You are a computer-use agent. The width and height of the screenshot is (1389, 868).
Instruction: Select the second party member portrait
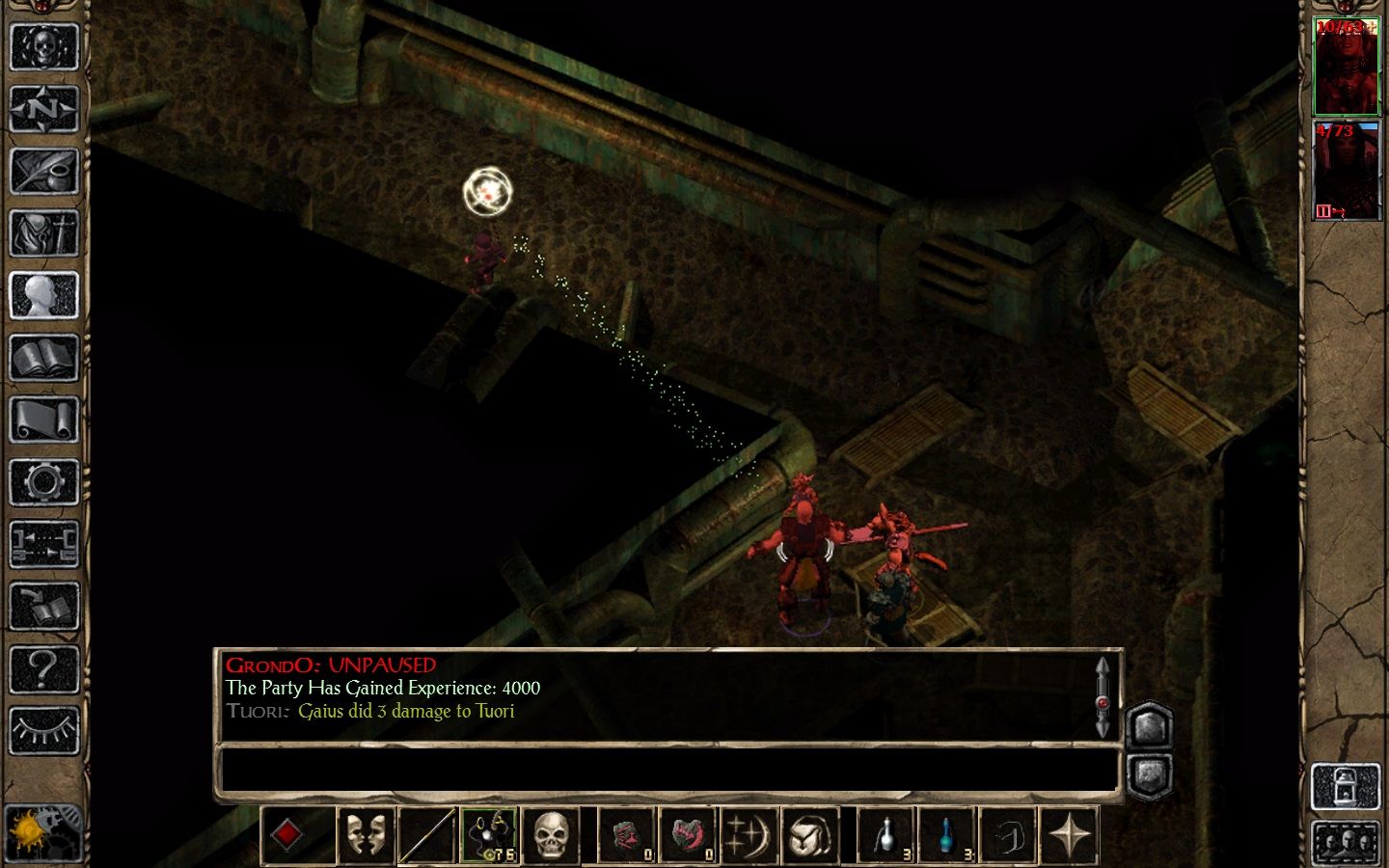pos(1347,171)
